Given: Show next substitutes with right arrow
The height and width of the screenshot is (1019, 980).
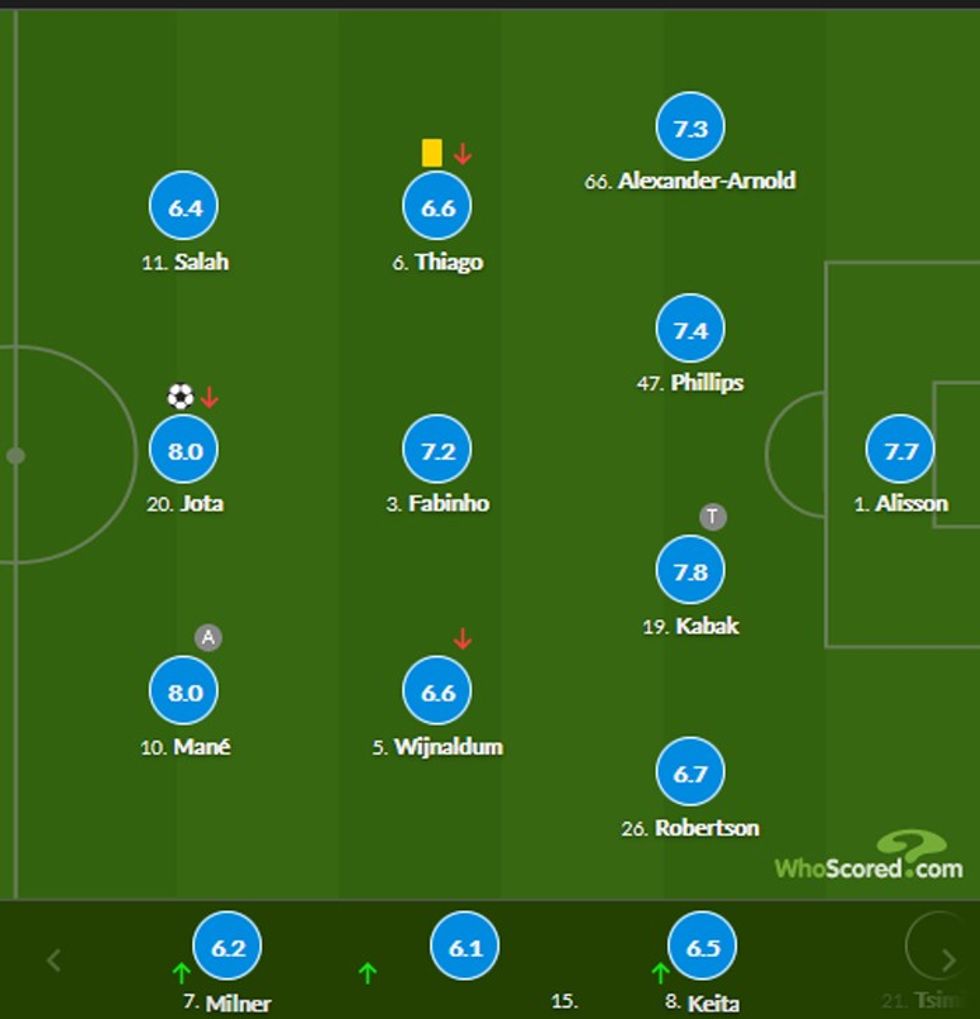Looking at the screenshot, I should click(948, 961).
